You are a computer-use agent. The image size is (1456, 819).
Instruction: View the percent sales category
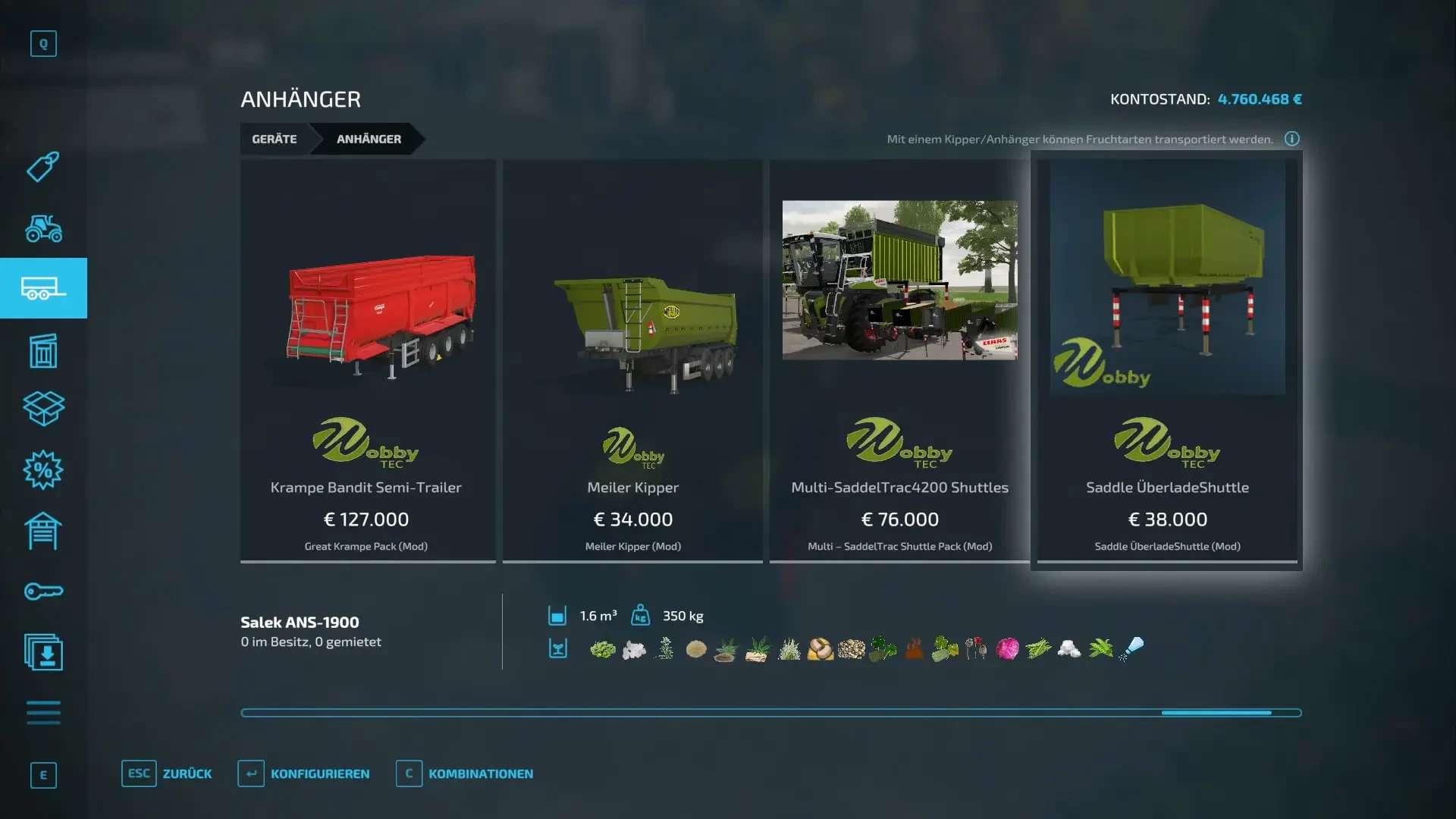[43, 470]
